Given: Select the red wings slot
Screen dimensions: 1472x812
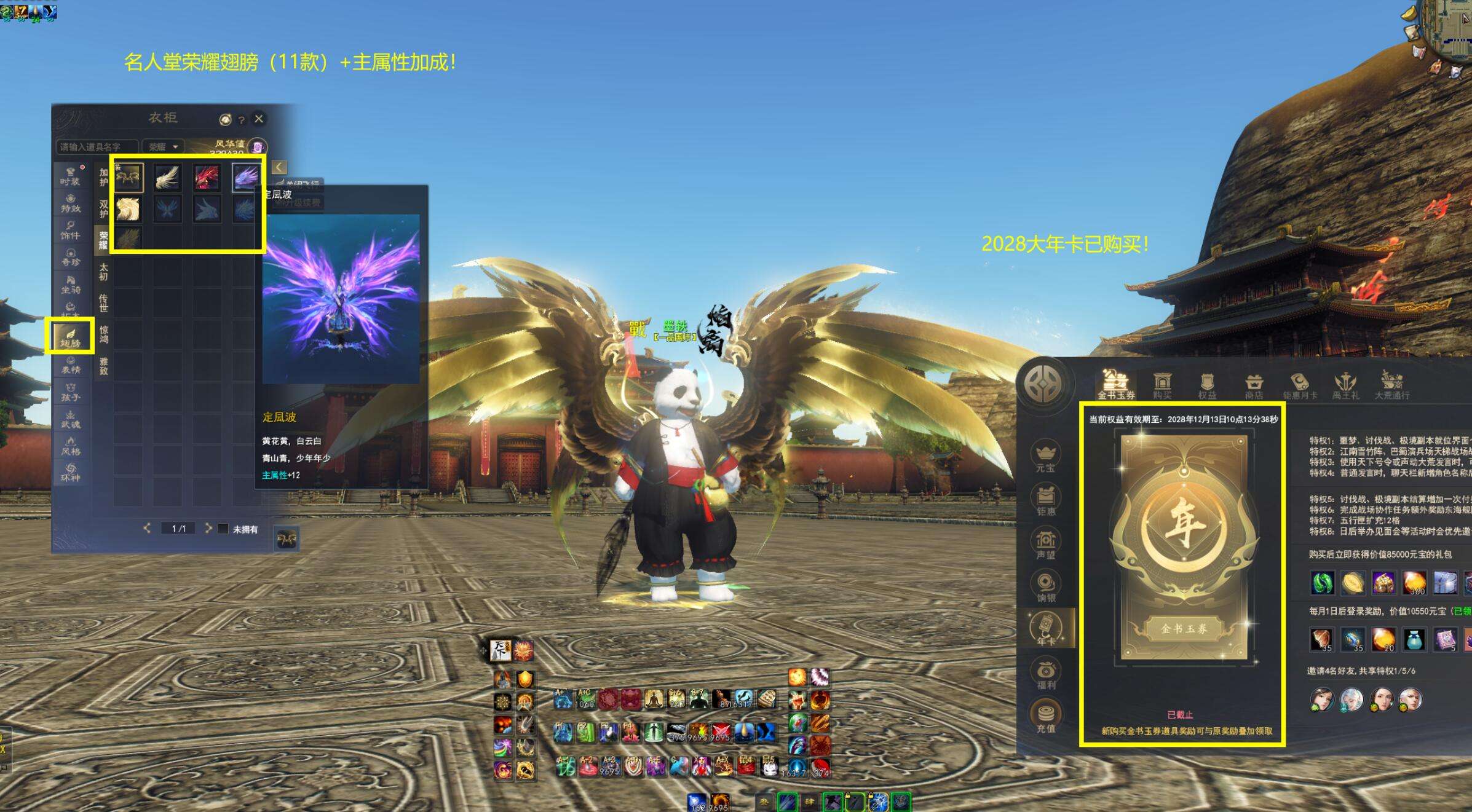Looking at the screenshot, I should pyautogui.click(x=207, y=177).
